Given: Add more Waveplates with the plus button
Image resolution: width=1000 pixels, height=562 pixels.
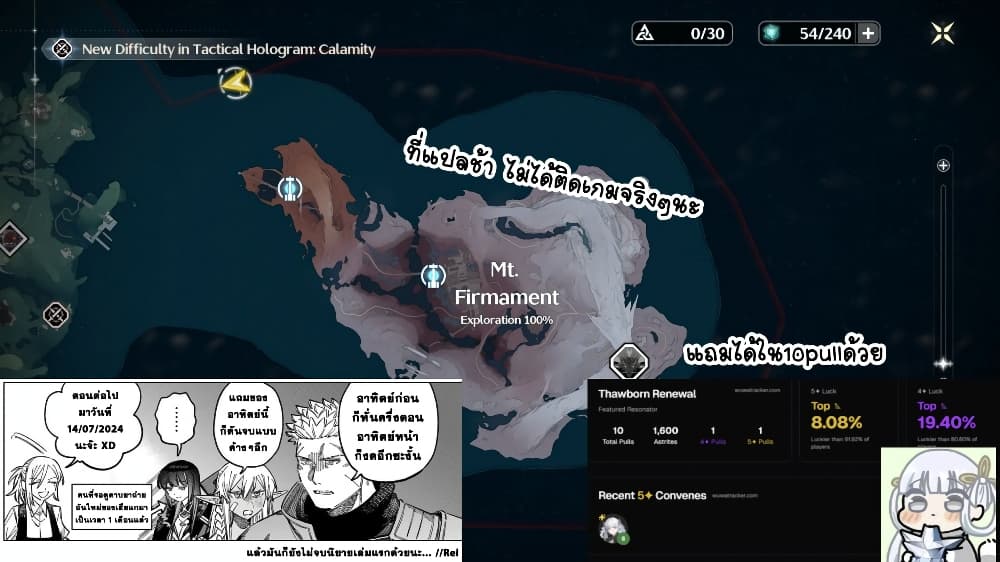Looking at the screenshot, I should (868, 34).
